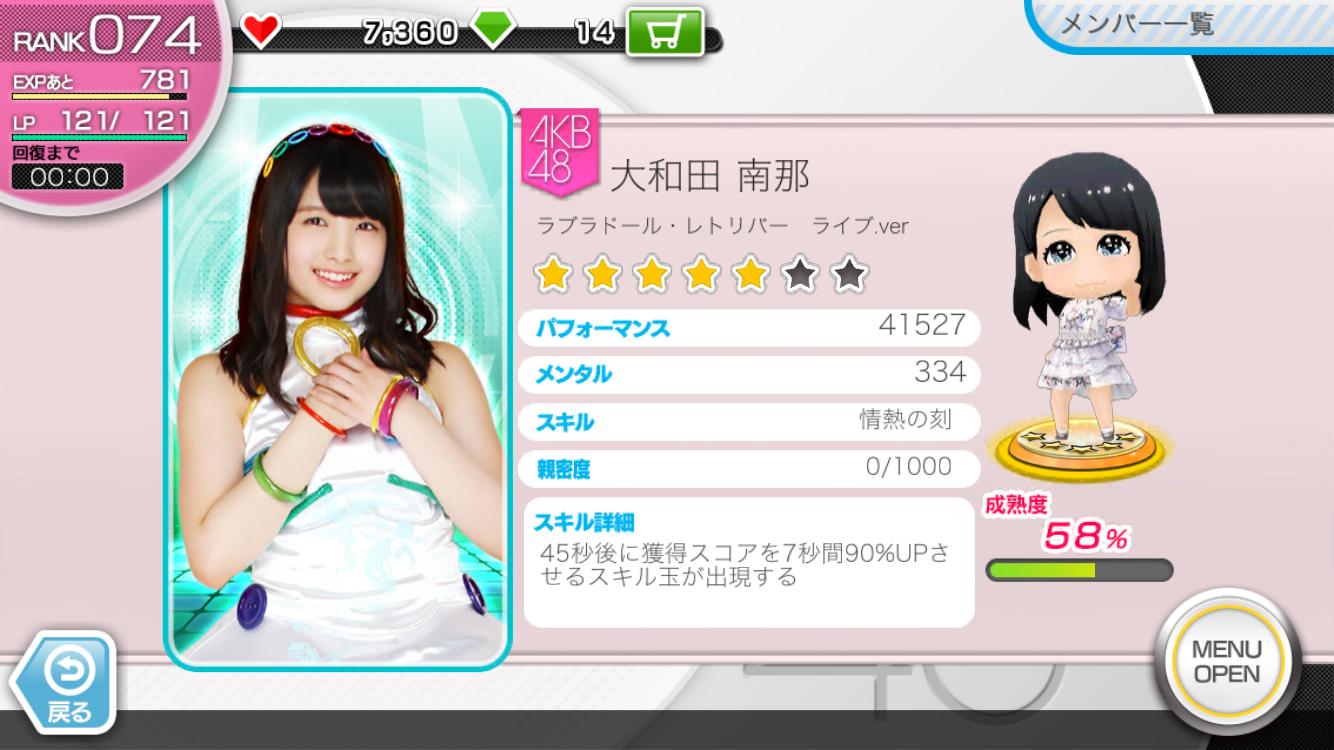Tap the スキル詳細 skill detail box

pyautogui.click(x=748, y=563)
